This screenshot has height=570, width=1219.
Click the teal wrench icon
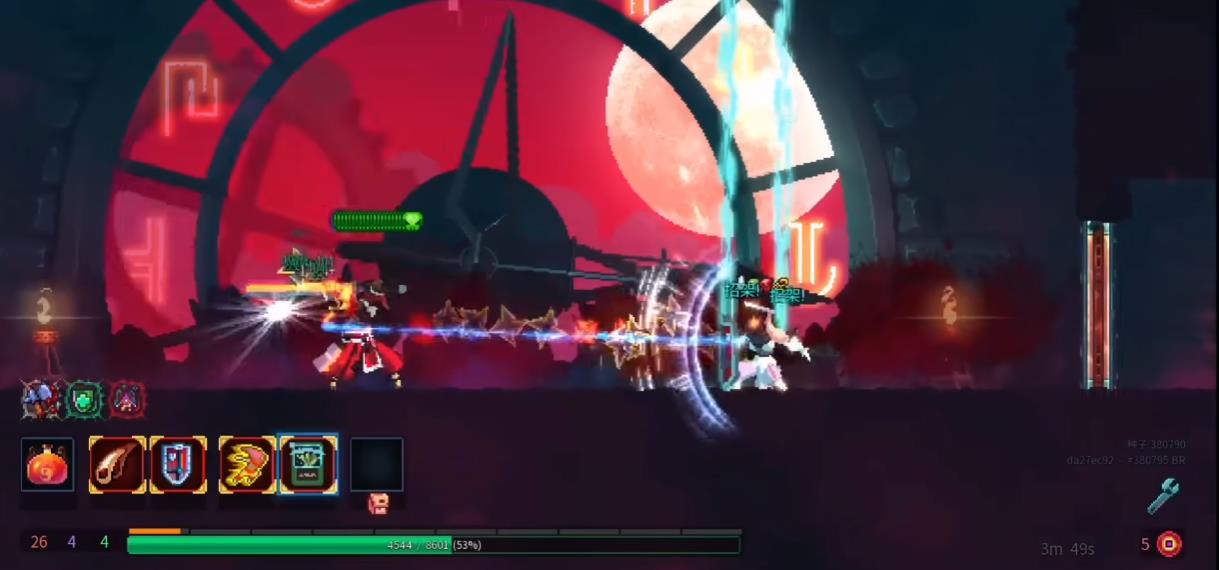pyautogui.click(x=1162, y=496)
